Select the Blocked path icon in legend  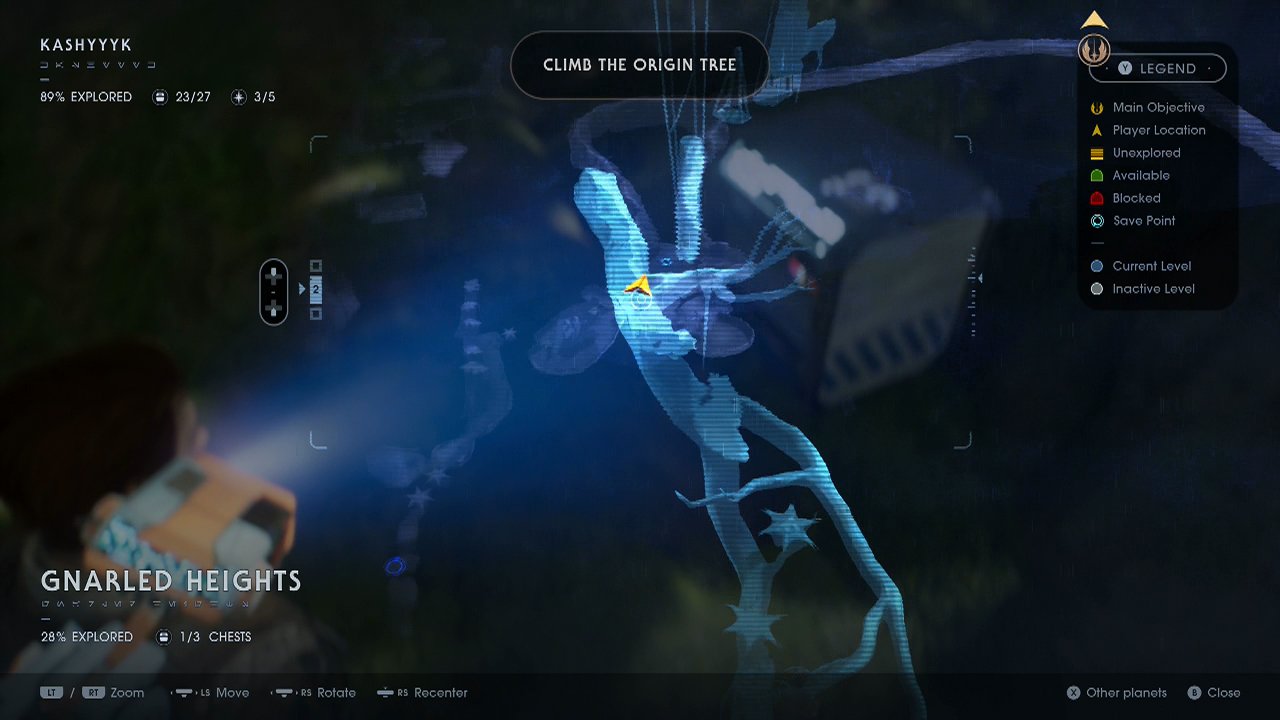tap(1097, 198)
